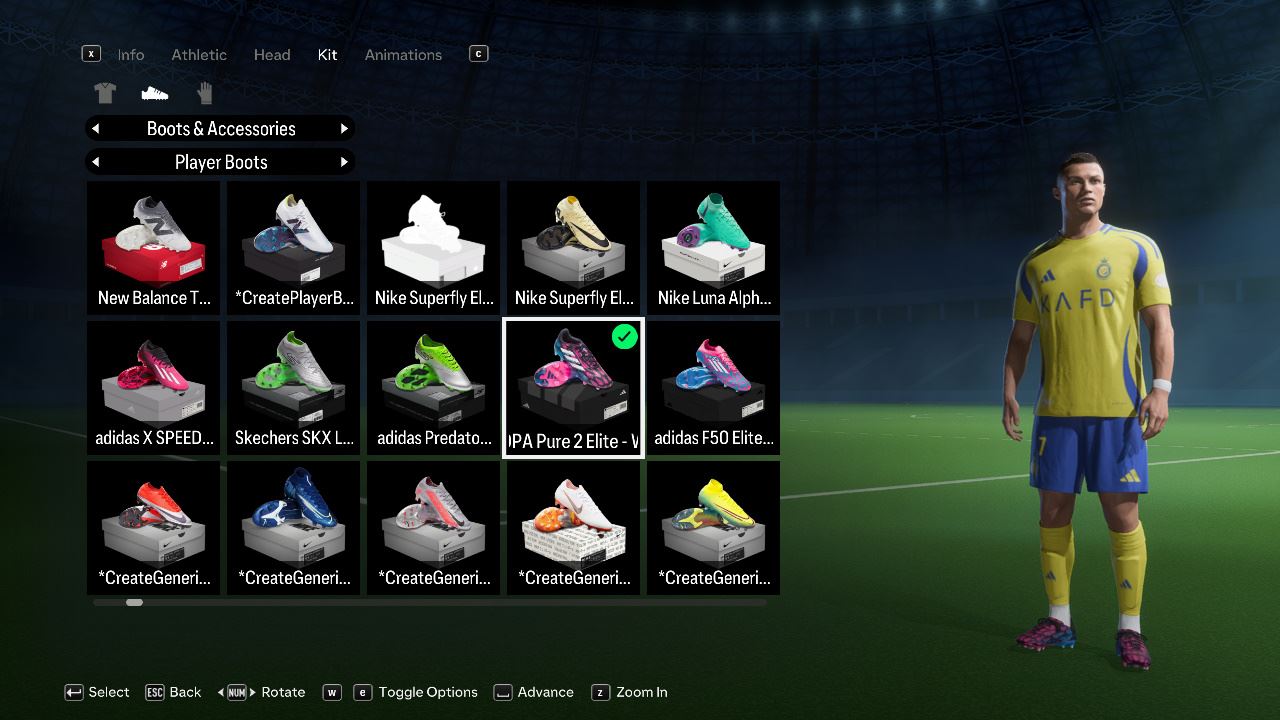The height and width of the screenshot is (720, 1280).
Task: Select the cream-colored Nike Superfly boots
Action: point(574,248)
